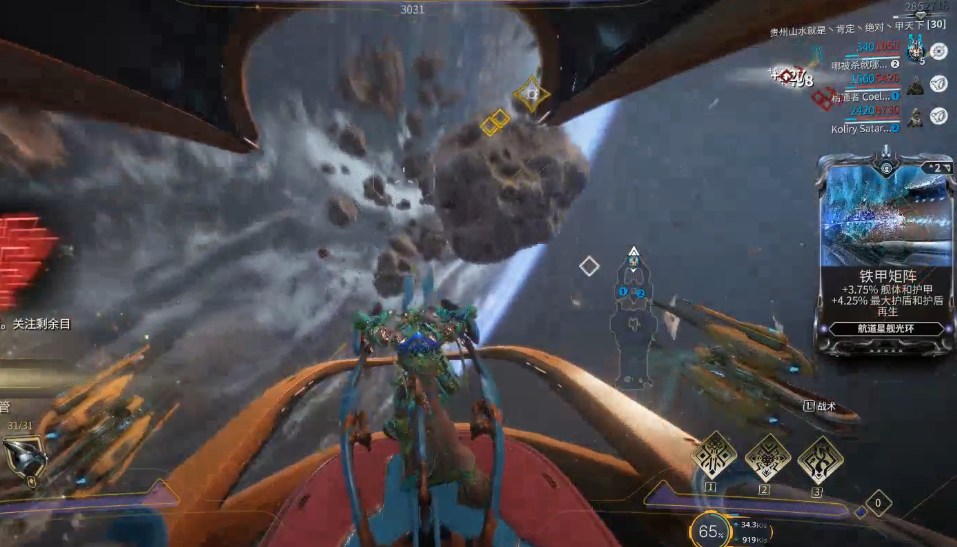Activate the second battle ability icon
Image resolution: width=957 pixels, height=547 pixels.
pos(767,457)
